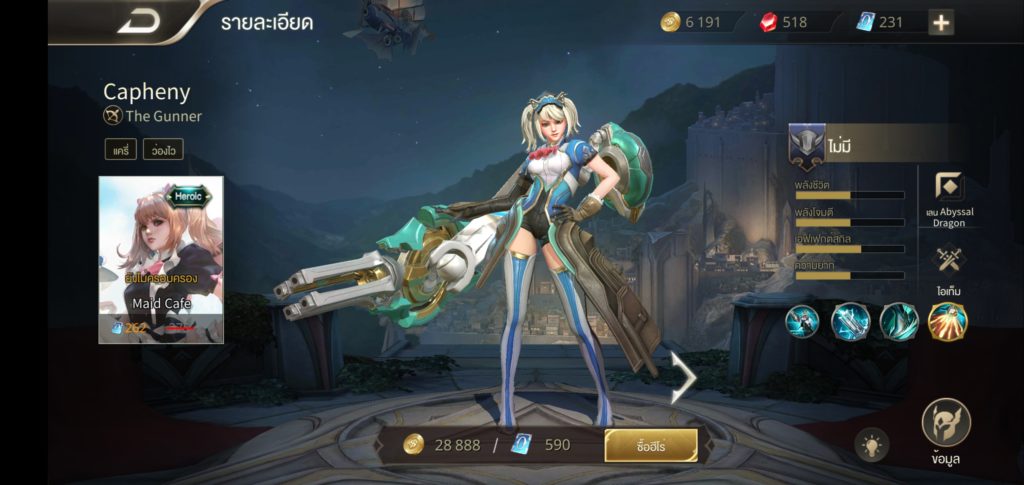Open the Abyssal Dragon lane recommendation
1024x485 pixels.
[948, 188]
